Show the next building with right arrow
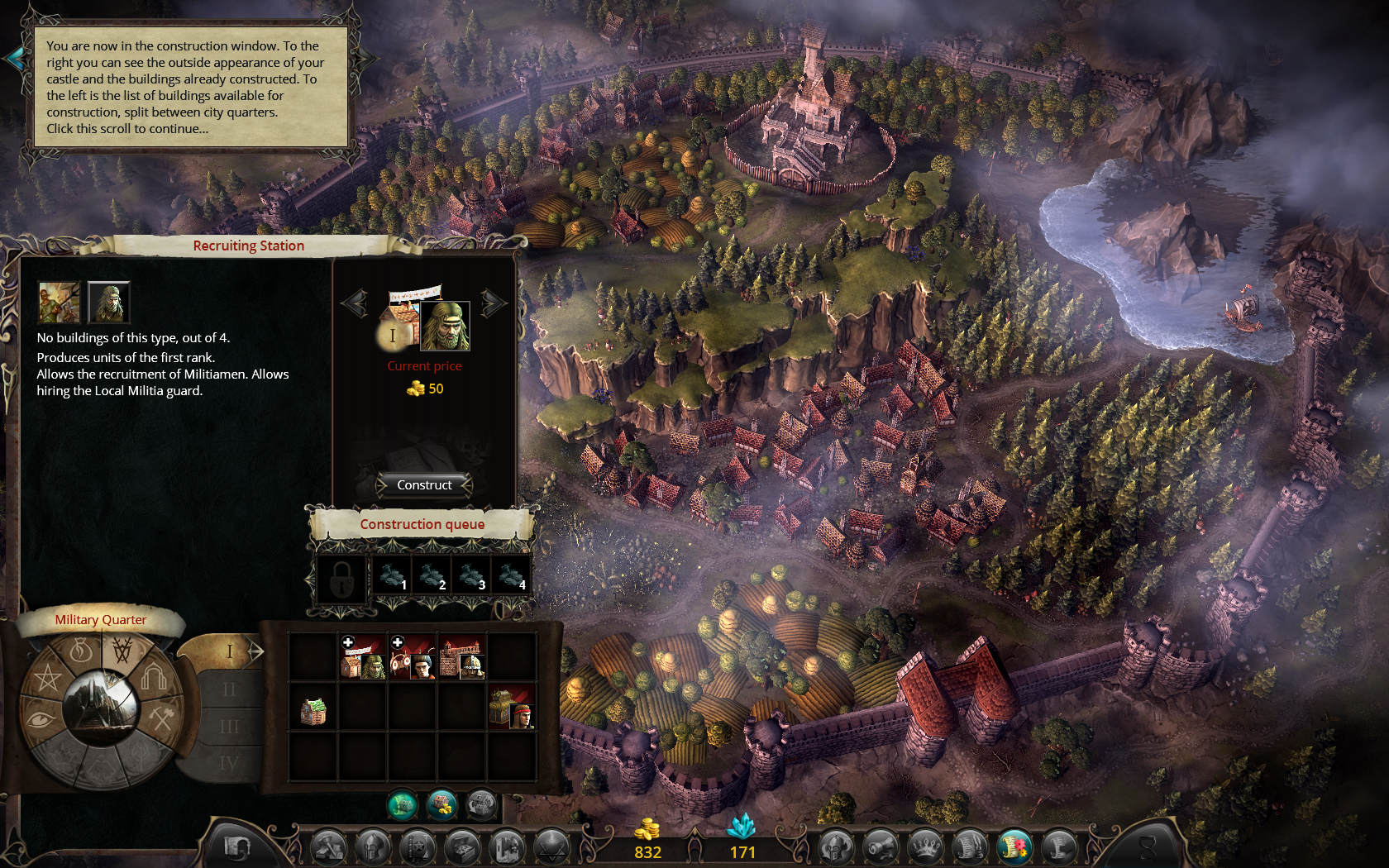1389x868 pixels. tap(494, 303)
